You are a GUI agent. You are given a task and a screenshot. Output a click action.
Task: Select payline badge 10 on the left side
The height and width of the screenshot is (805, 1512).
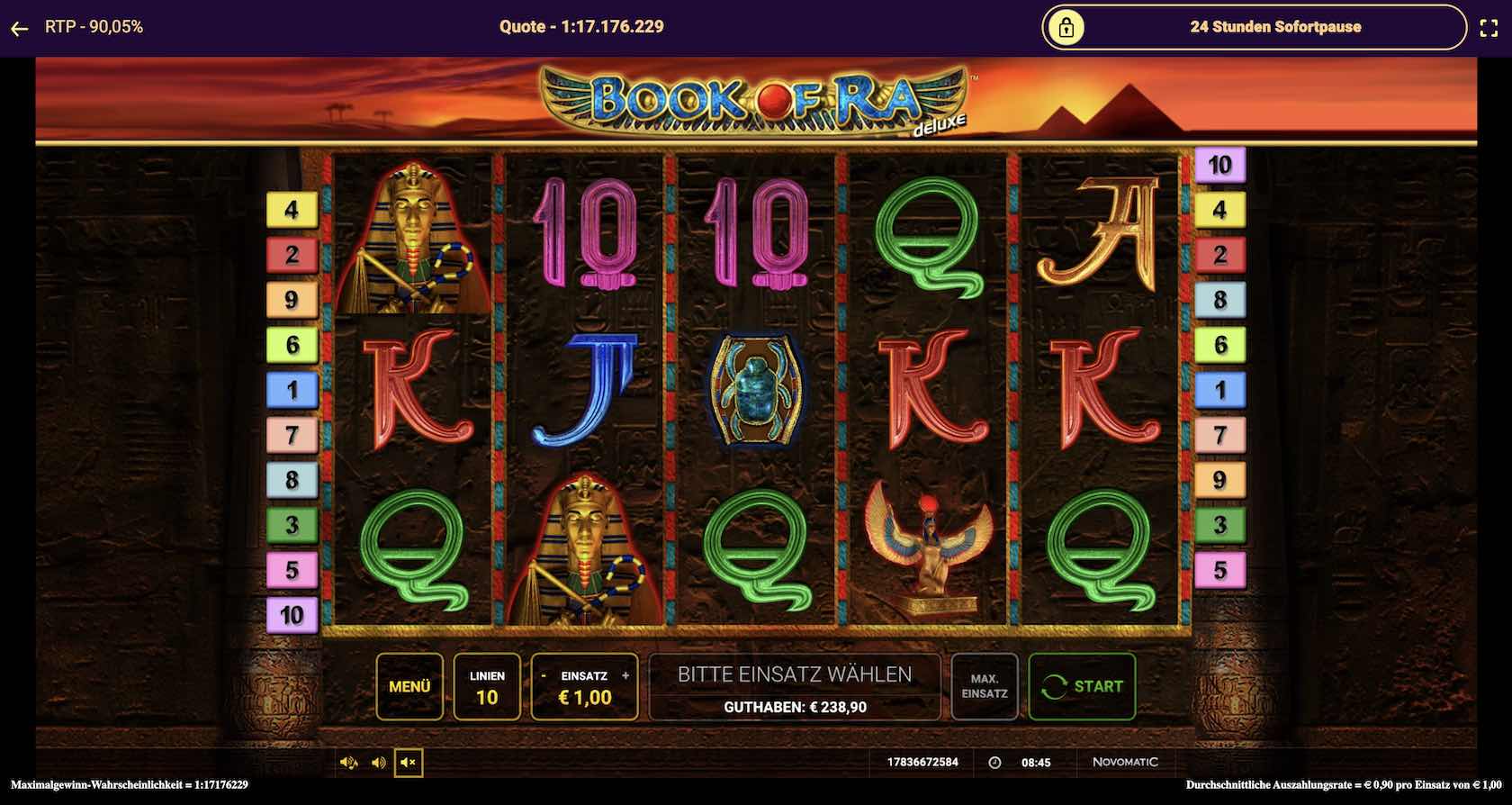click(290, 616)
